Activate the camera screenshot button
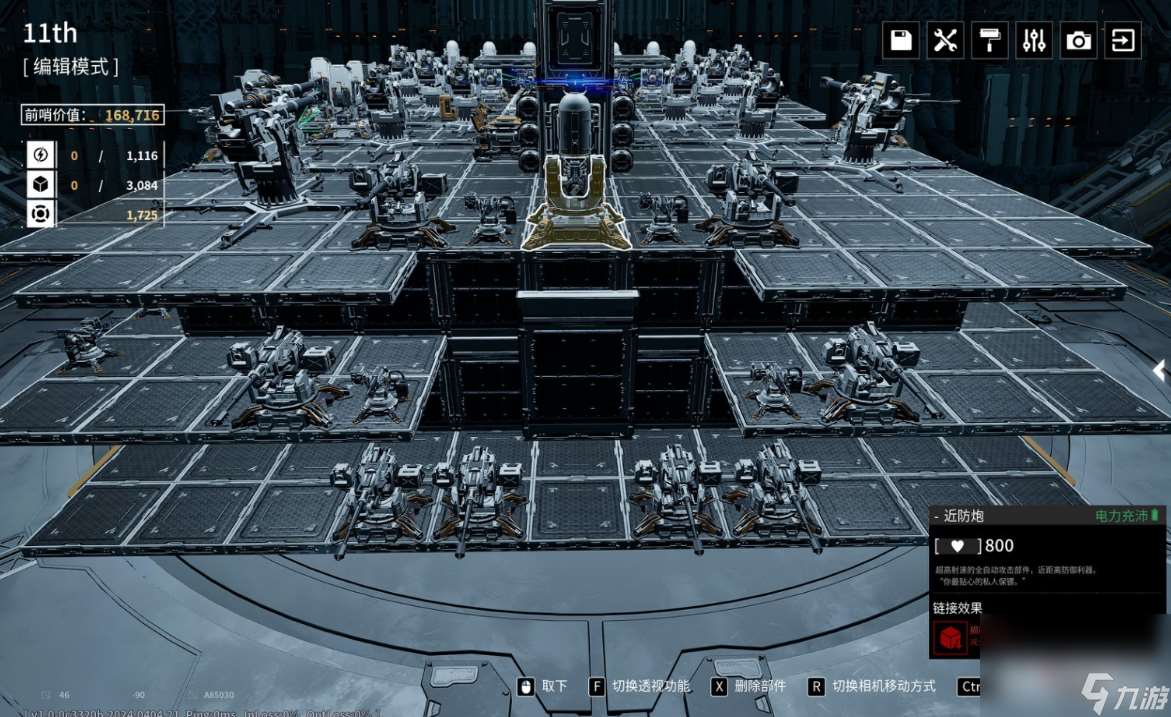Image resolution: width=1171 pixels, height=717 pixels. click(x=1078, y=40)
